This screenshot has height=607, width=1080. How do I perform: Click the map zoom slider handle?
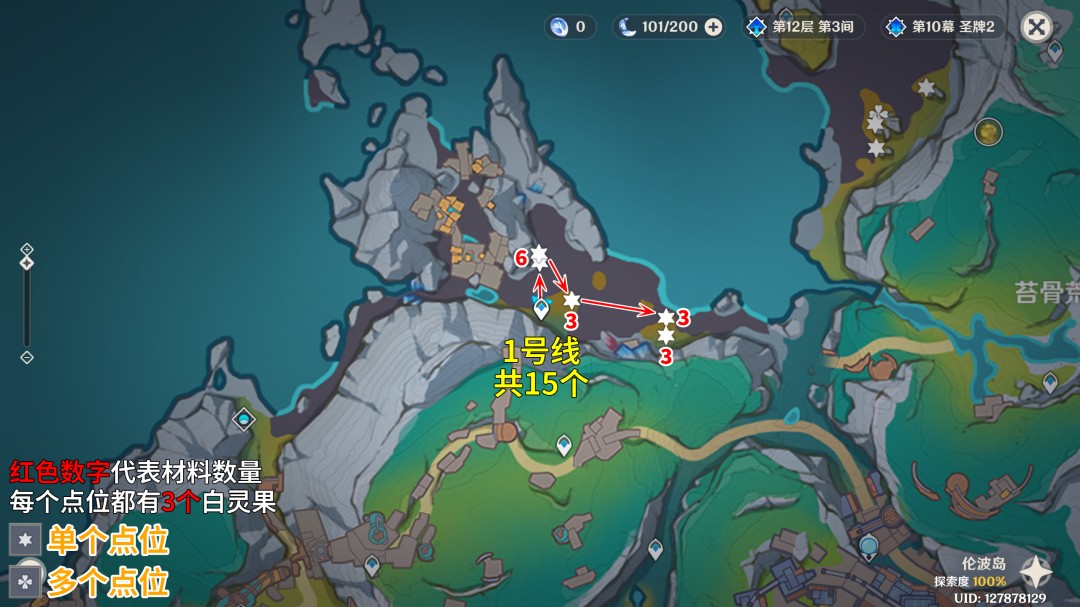pos(27,263)
